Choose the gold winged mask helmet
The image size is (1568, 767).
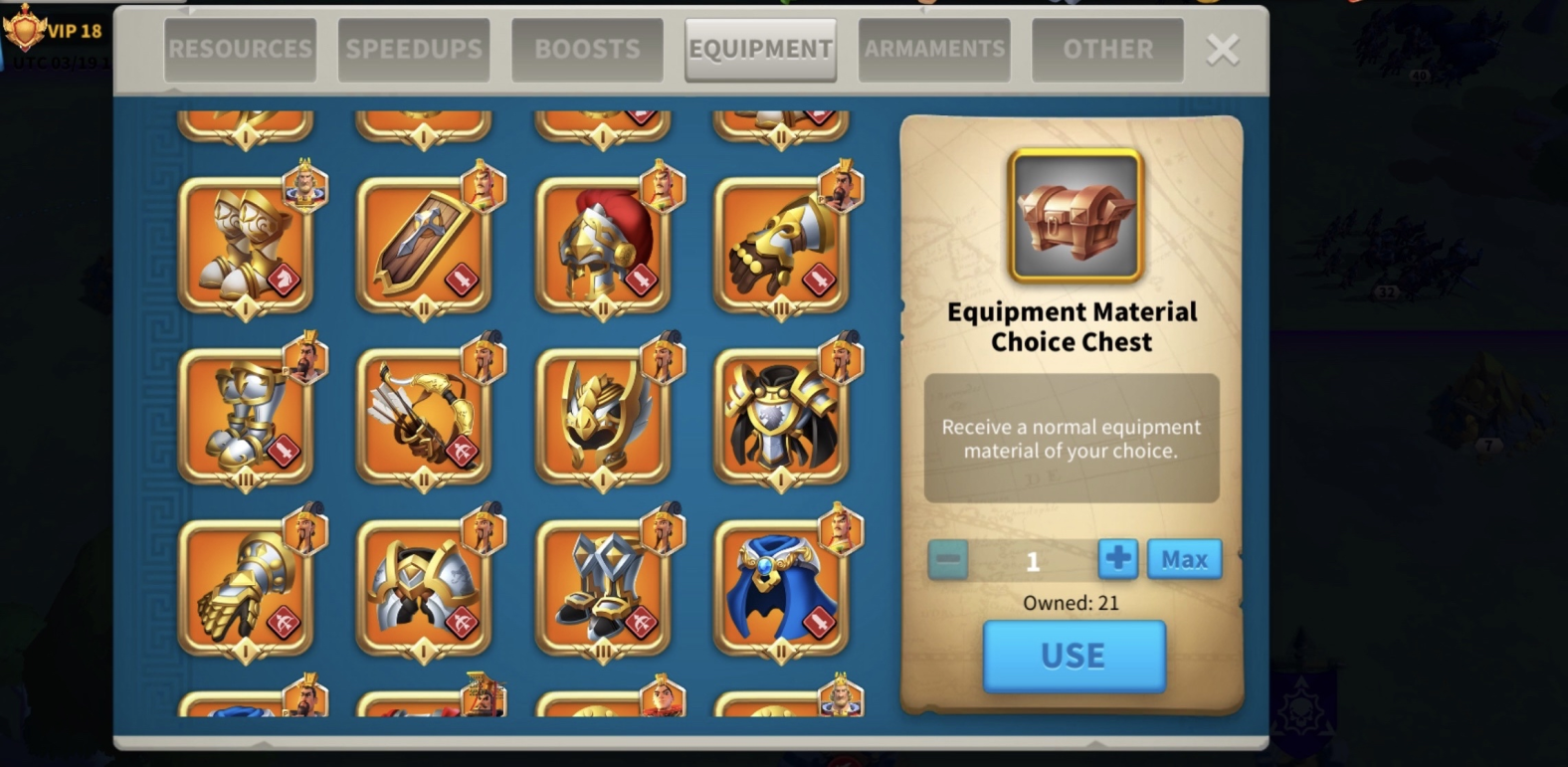tap(602, 416)
